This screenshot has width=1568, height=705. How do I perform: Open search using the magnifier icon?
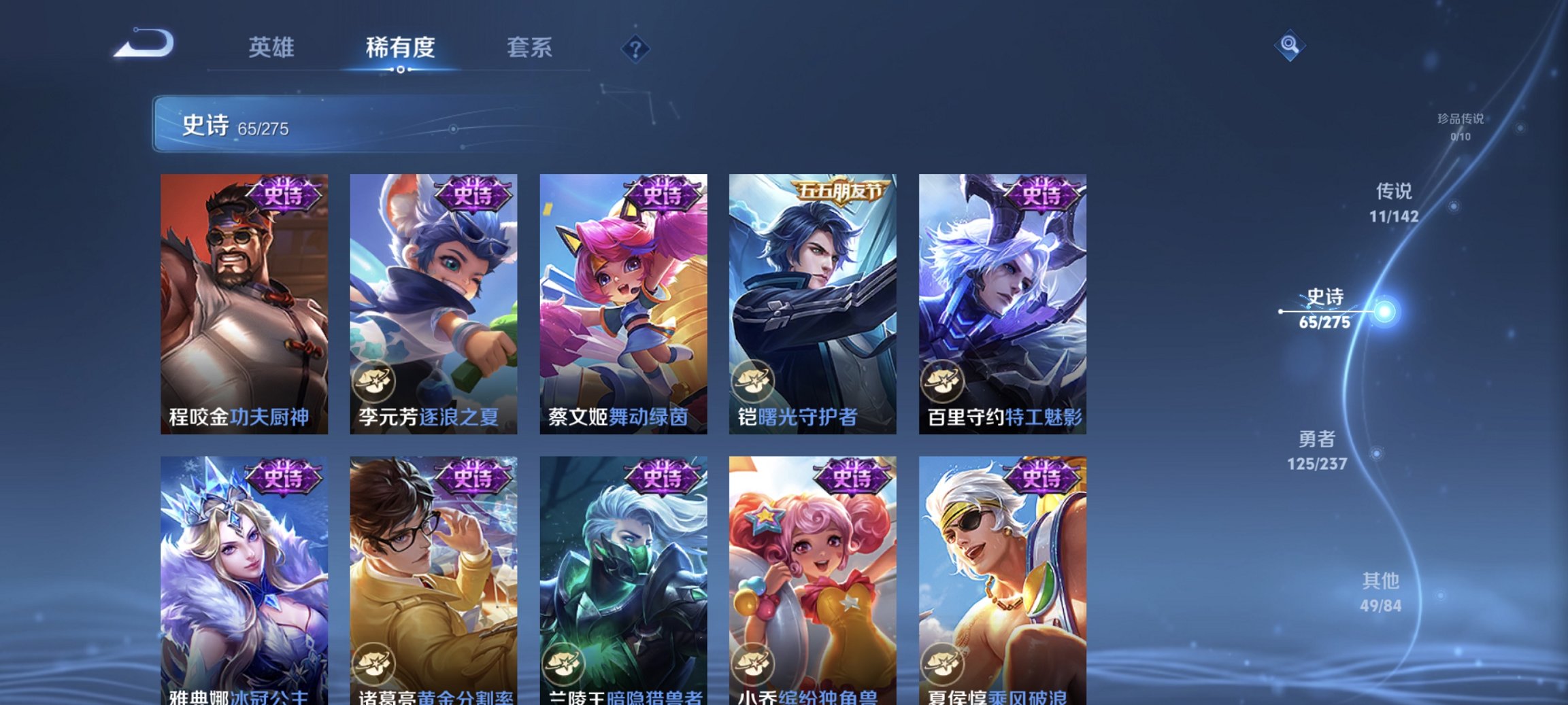(x=1290, y=46)
